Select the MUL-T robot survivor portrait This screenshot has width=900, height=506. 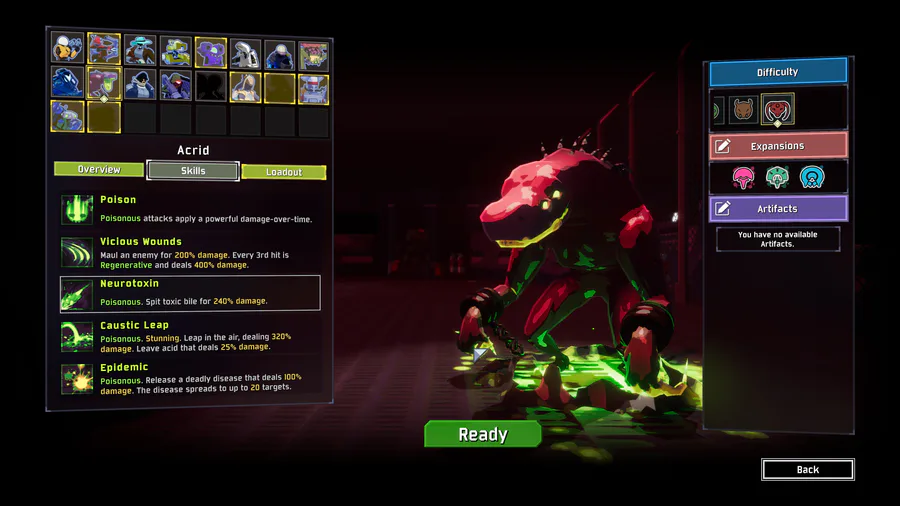[x=176, y=49]
